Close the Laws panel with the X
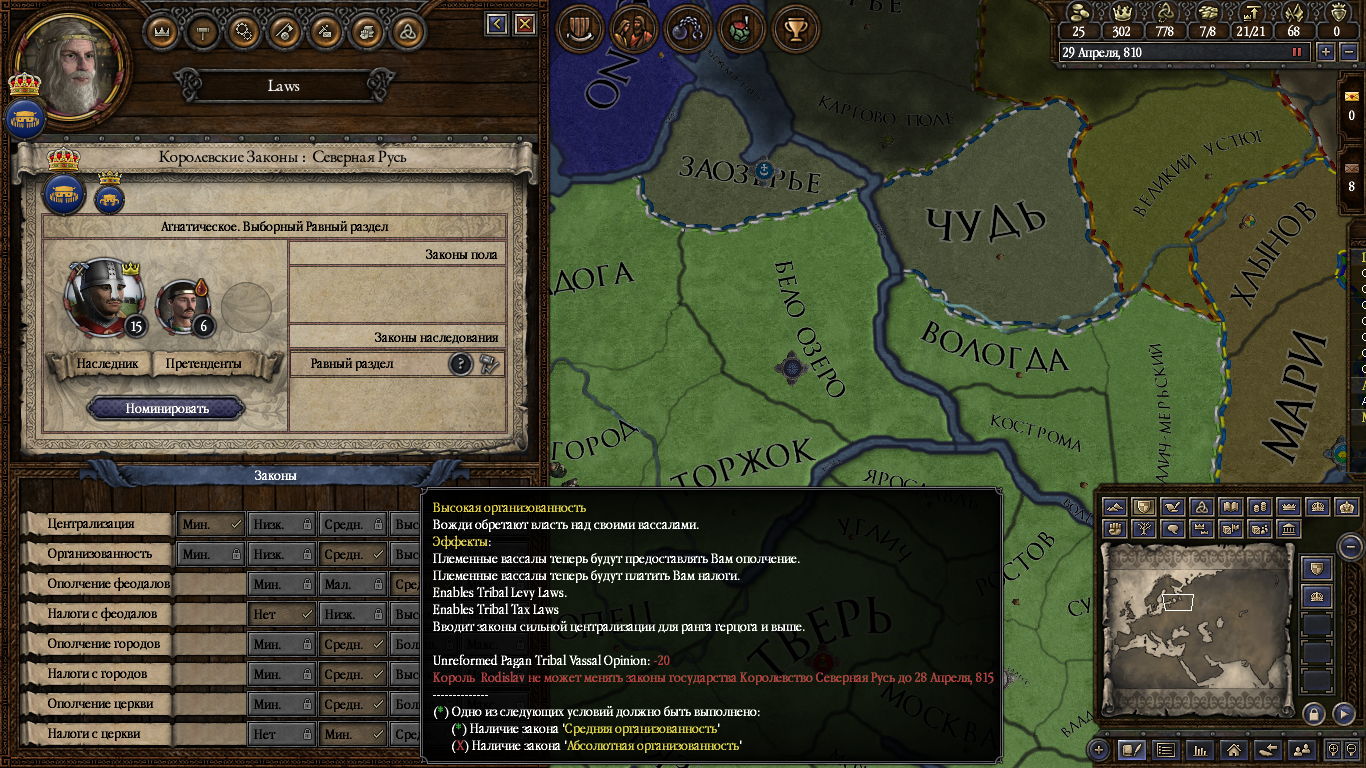This screenshot has width=1366, height=768. tap(525, 24)
